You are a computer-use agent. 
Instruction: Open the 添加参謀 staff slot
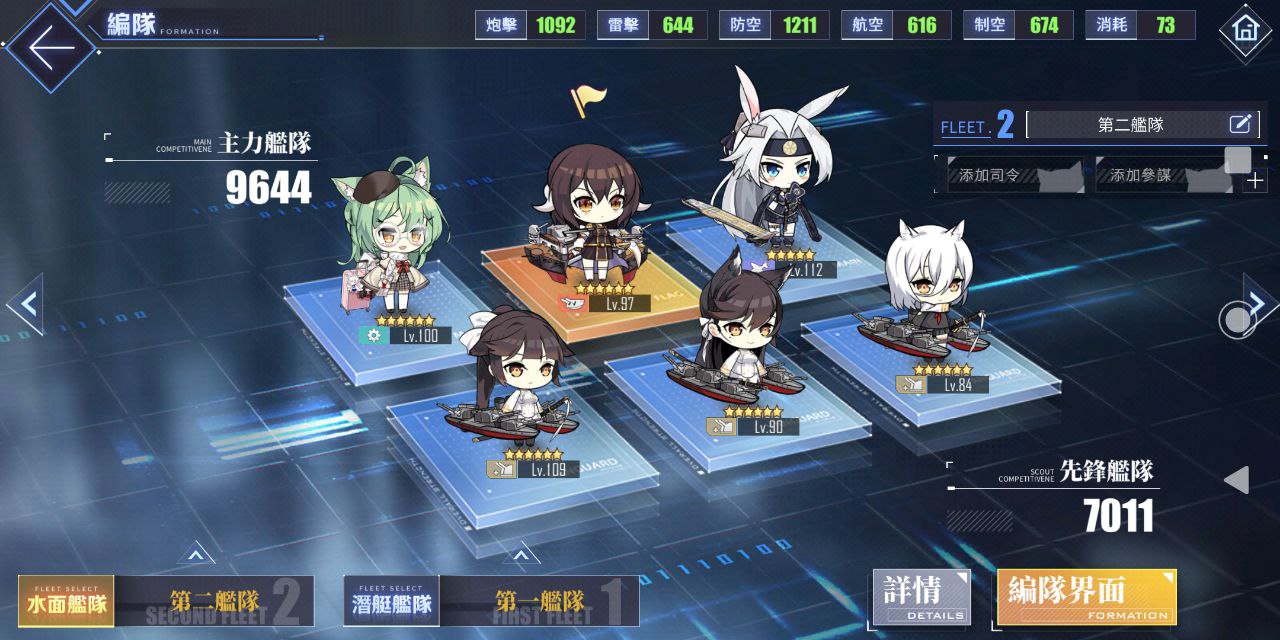click(1162, 176)
